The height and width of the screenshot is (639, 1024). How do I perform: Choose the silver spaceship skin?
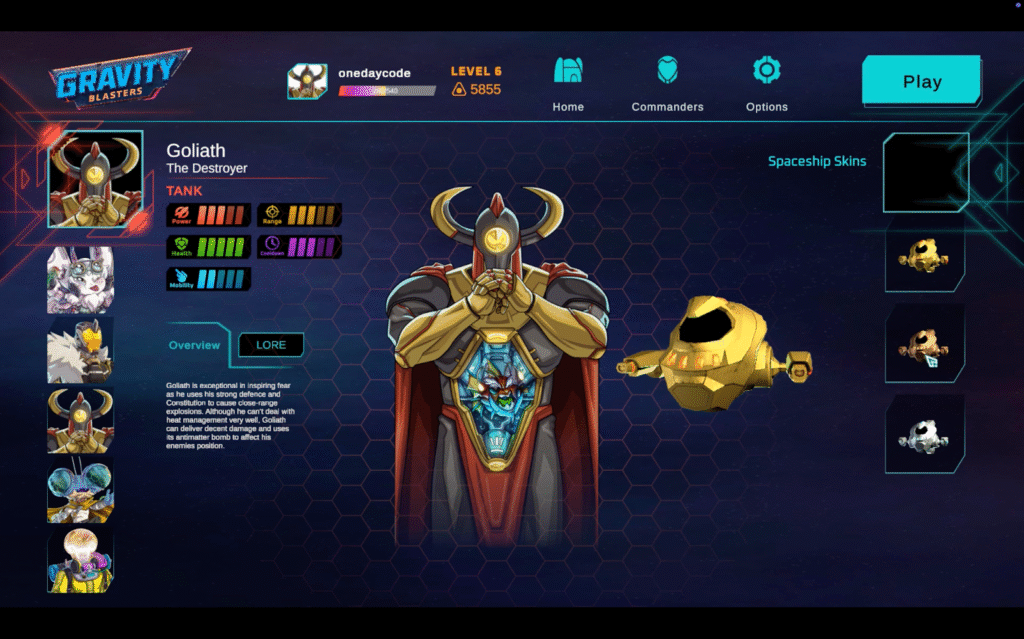click(924, 435)
